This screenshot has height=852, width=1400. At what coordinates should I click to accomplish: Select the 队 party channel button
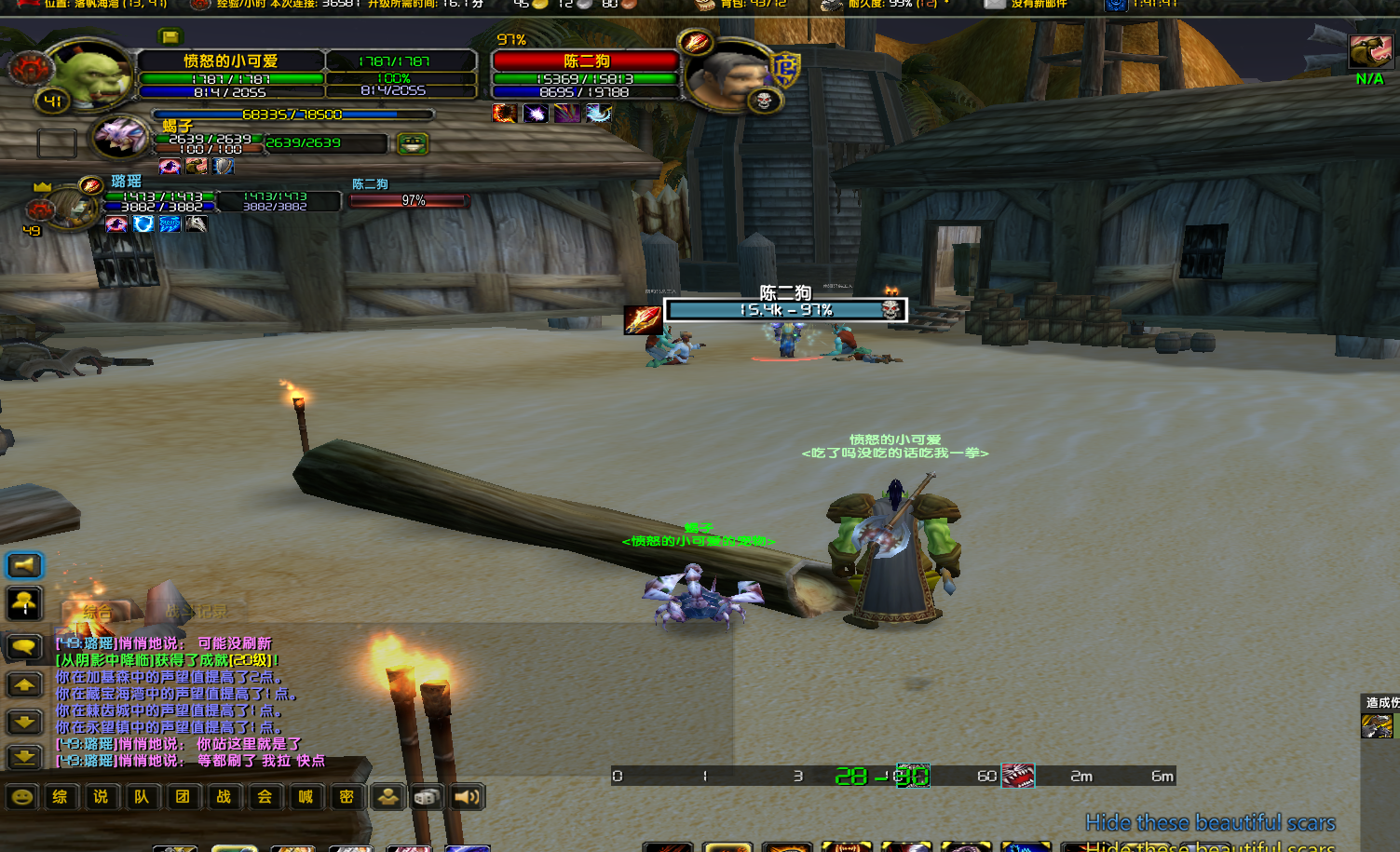tap(142, 797)
